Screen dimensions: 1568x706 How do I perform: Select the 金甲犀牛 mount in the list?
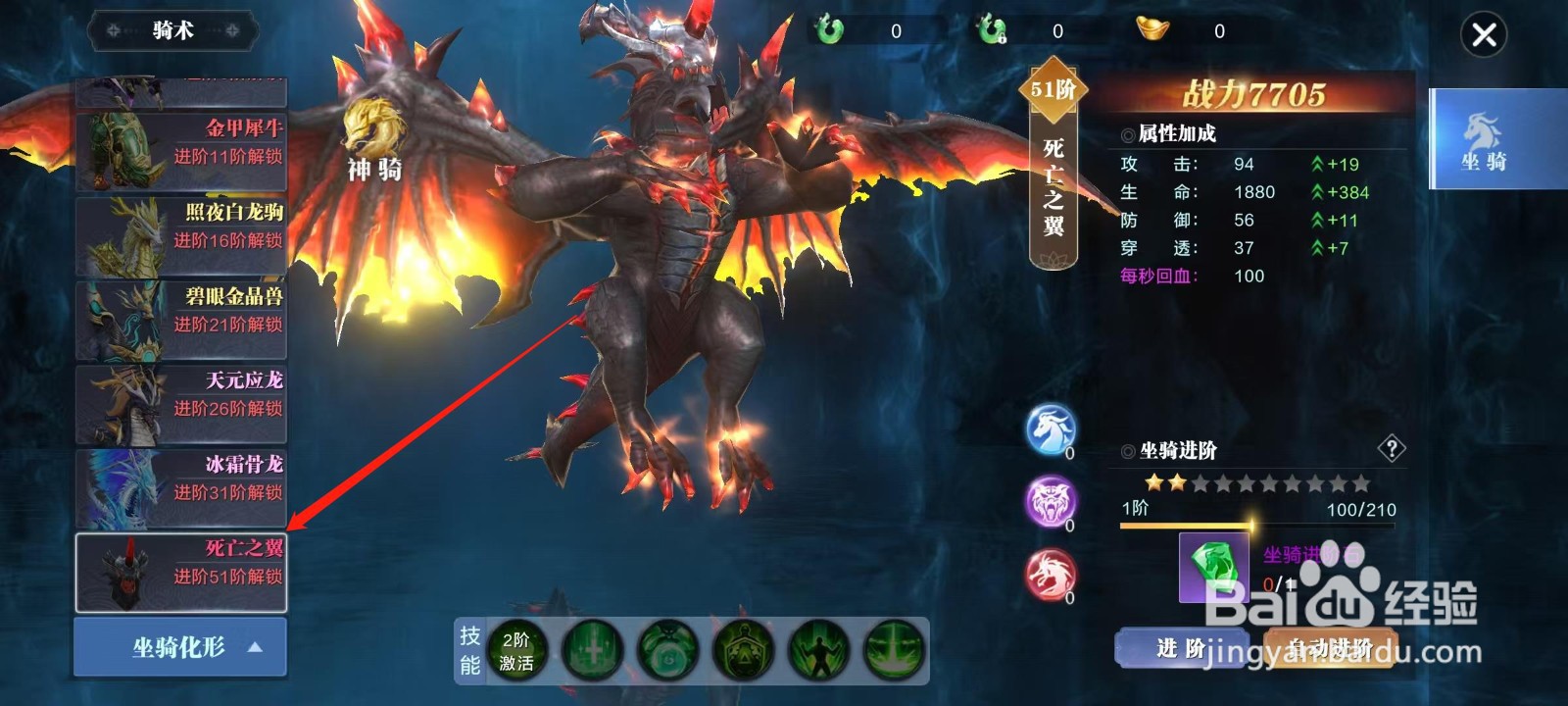[x=180, y=147]
